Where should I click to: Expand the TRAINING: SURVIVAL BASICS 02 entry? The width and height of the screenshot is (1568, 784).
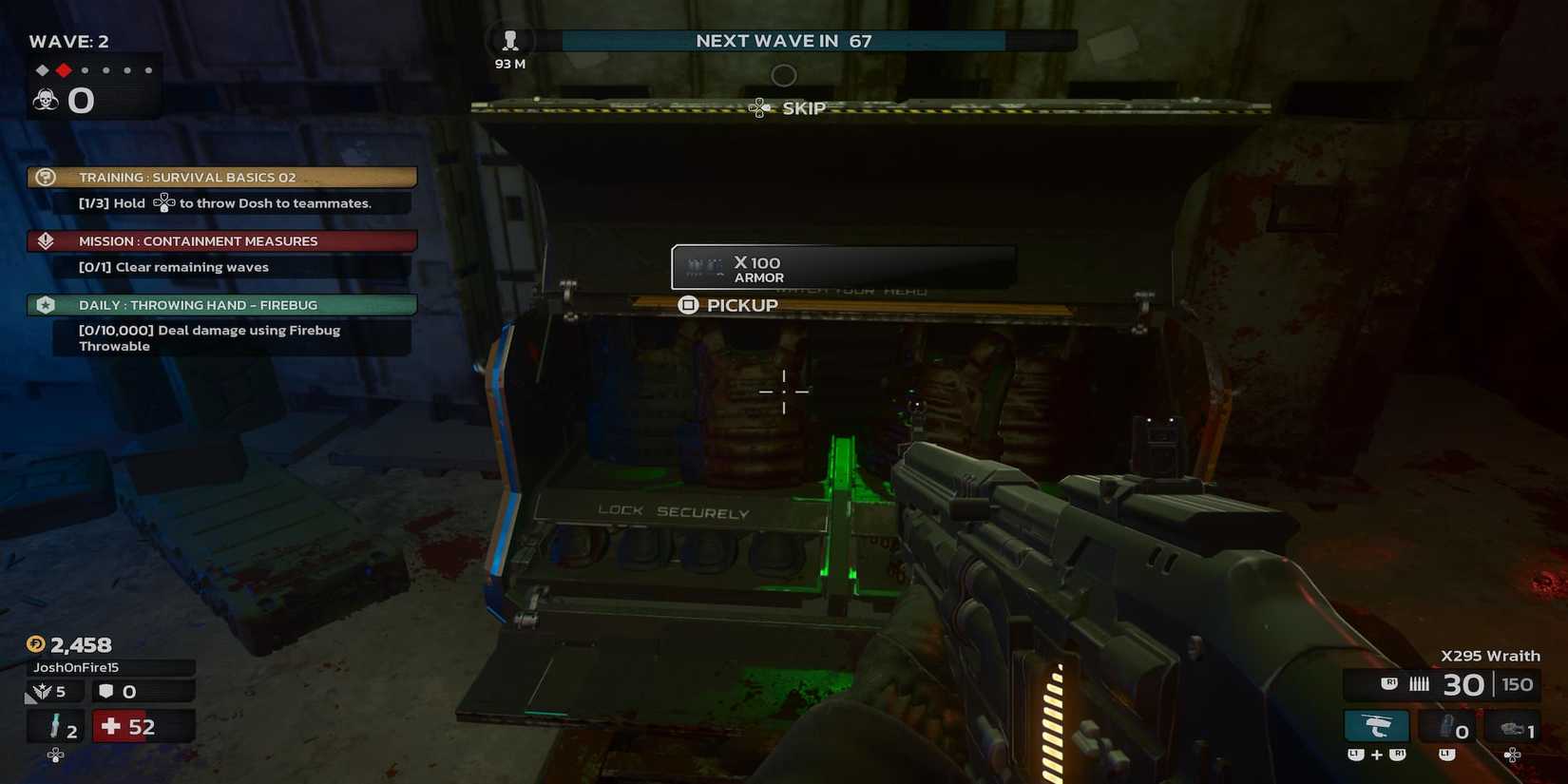(186, 177)
